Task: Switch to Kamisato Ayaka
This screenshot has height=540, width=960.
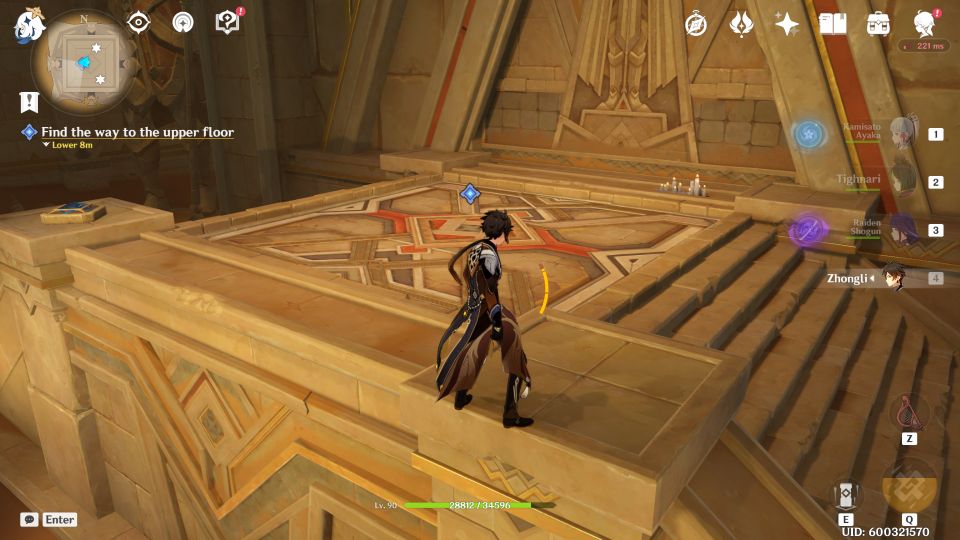Action: click(903, 134)
